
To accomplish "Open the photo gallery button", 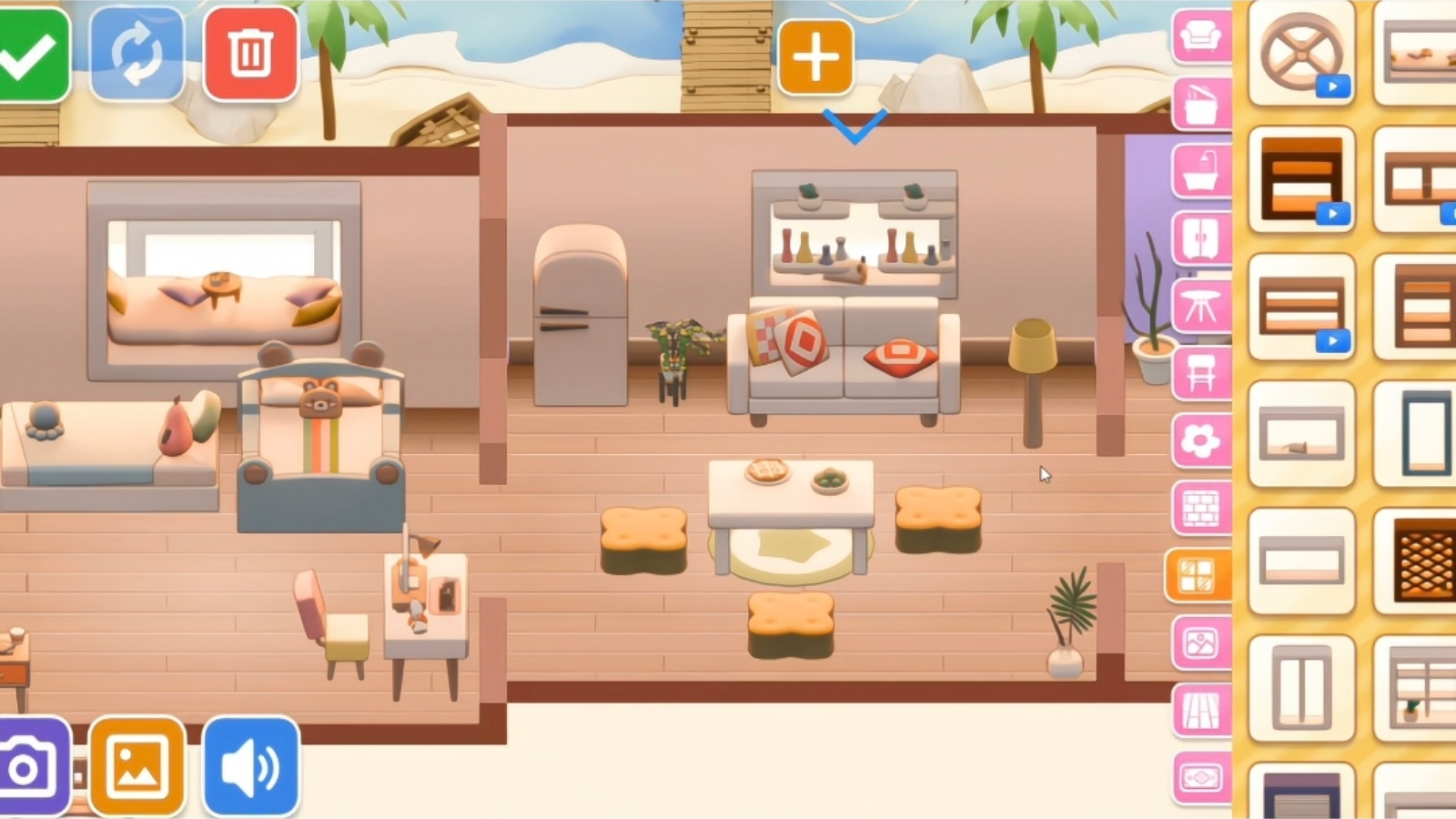I will 136,764.
